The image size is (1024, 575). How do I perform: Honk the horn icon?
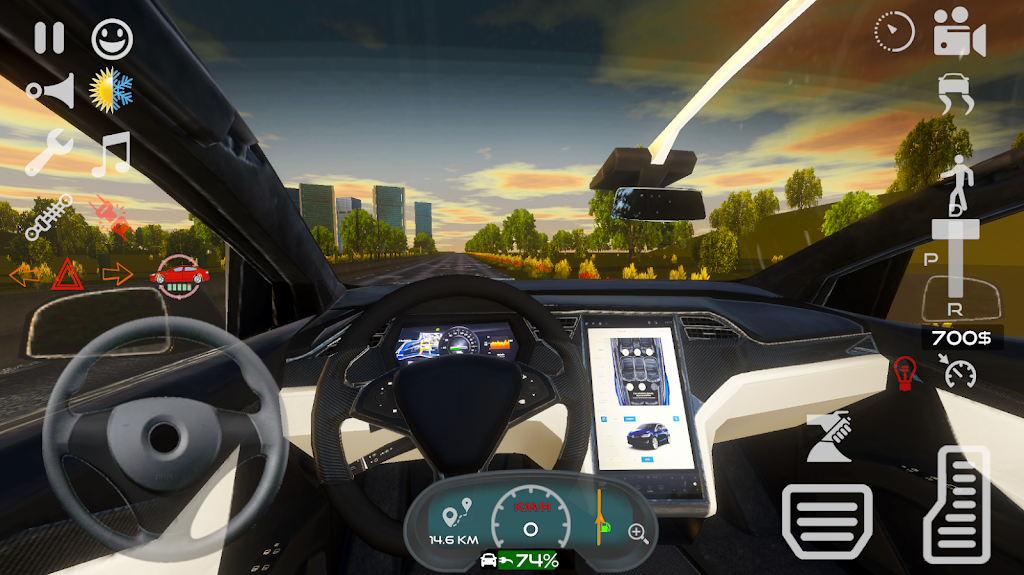coord(50,92)
